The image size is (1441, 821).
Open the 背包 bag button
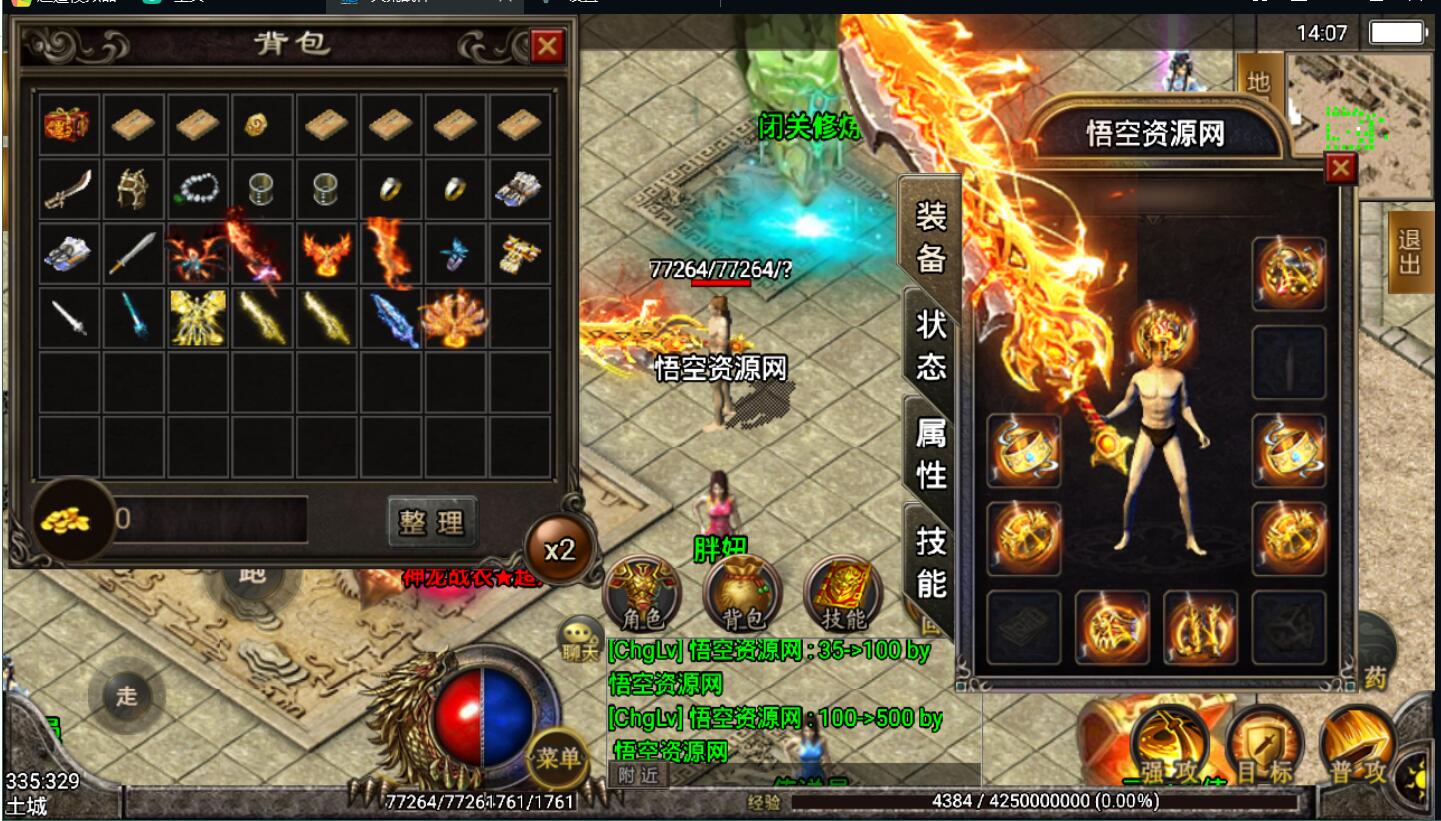pos(741,594)
